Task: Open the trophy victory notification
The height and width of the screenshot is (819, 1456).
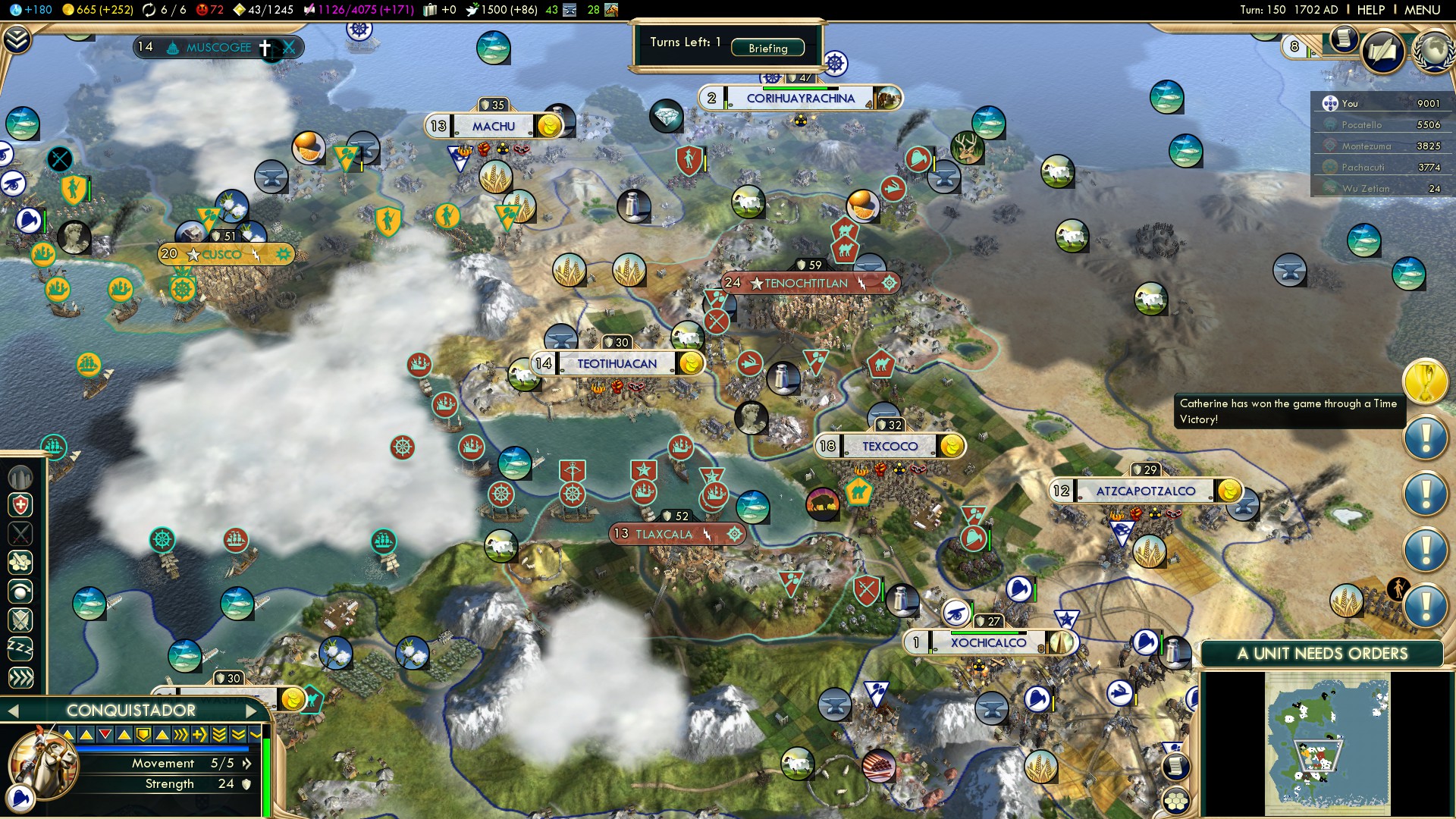Action: click(1425, 381)
